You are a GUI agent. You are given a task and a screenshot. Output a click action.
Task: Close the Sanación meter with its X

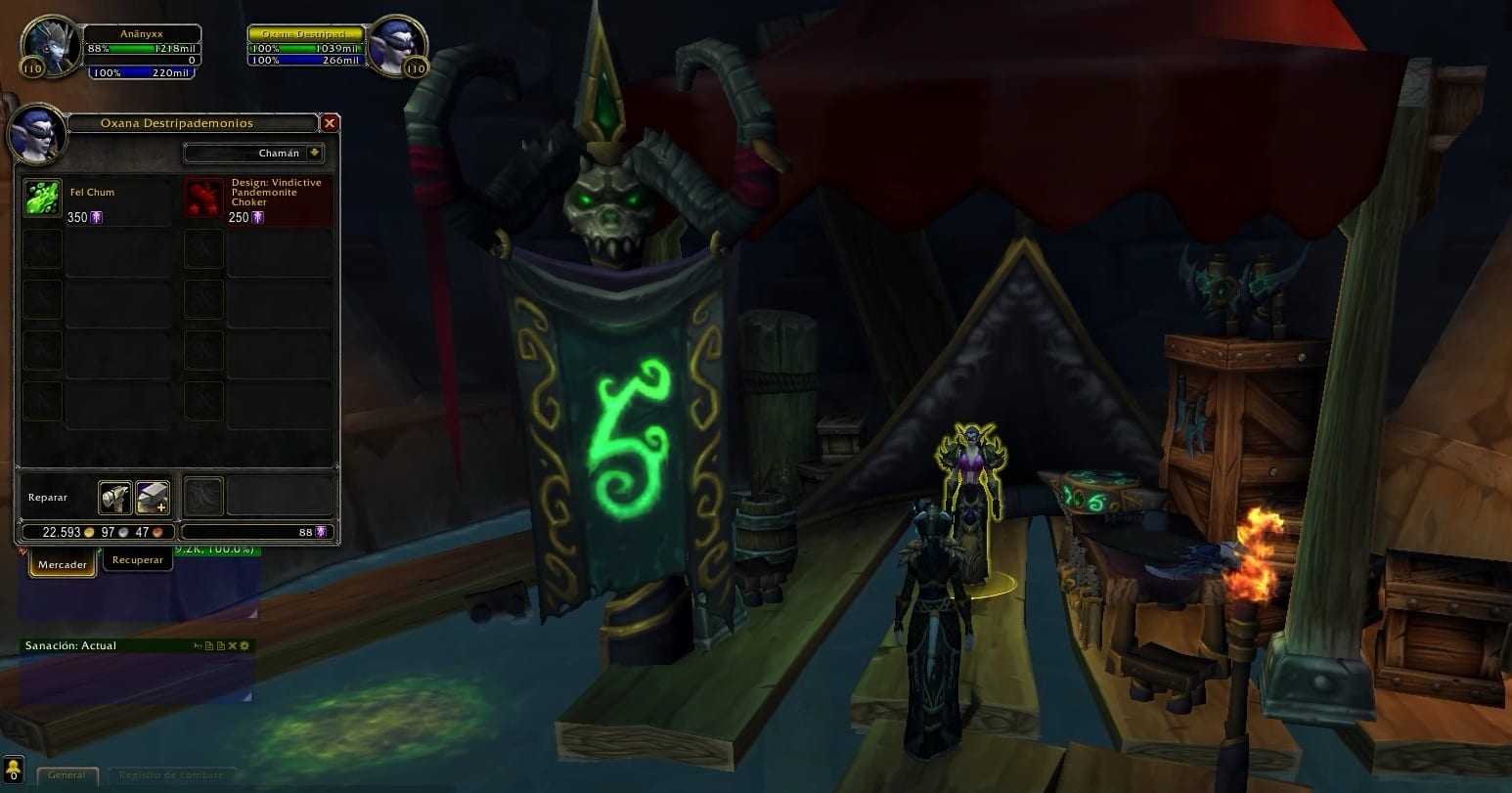pos(233,646)
